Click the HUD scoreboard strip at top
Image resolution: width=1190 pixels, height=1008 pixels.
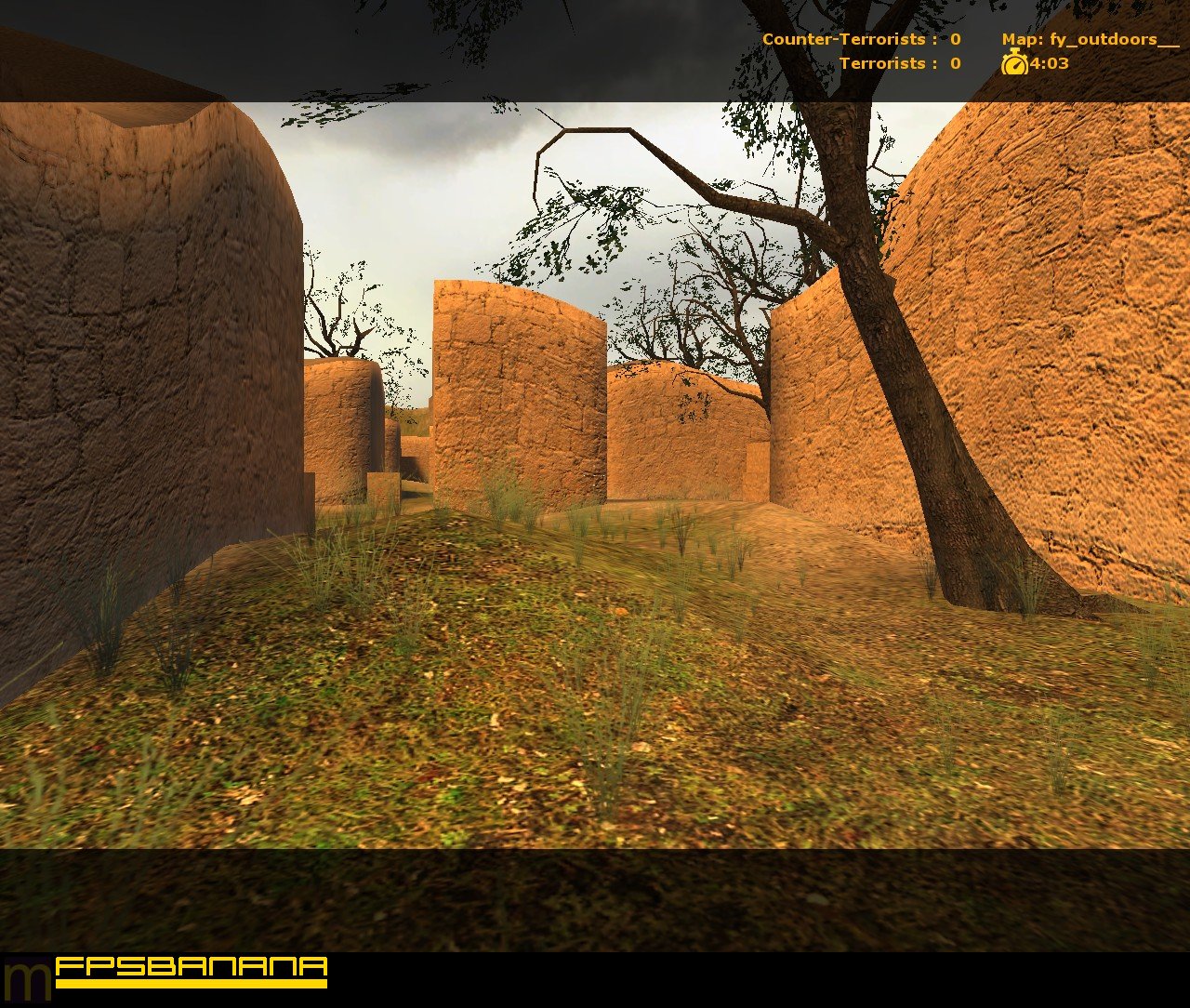tap(595, 46)
